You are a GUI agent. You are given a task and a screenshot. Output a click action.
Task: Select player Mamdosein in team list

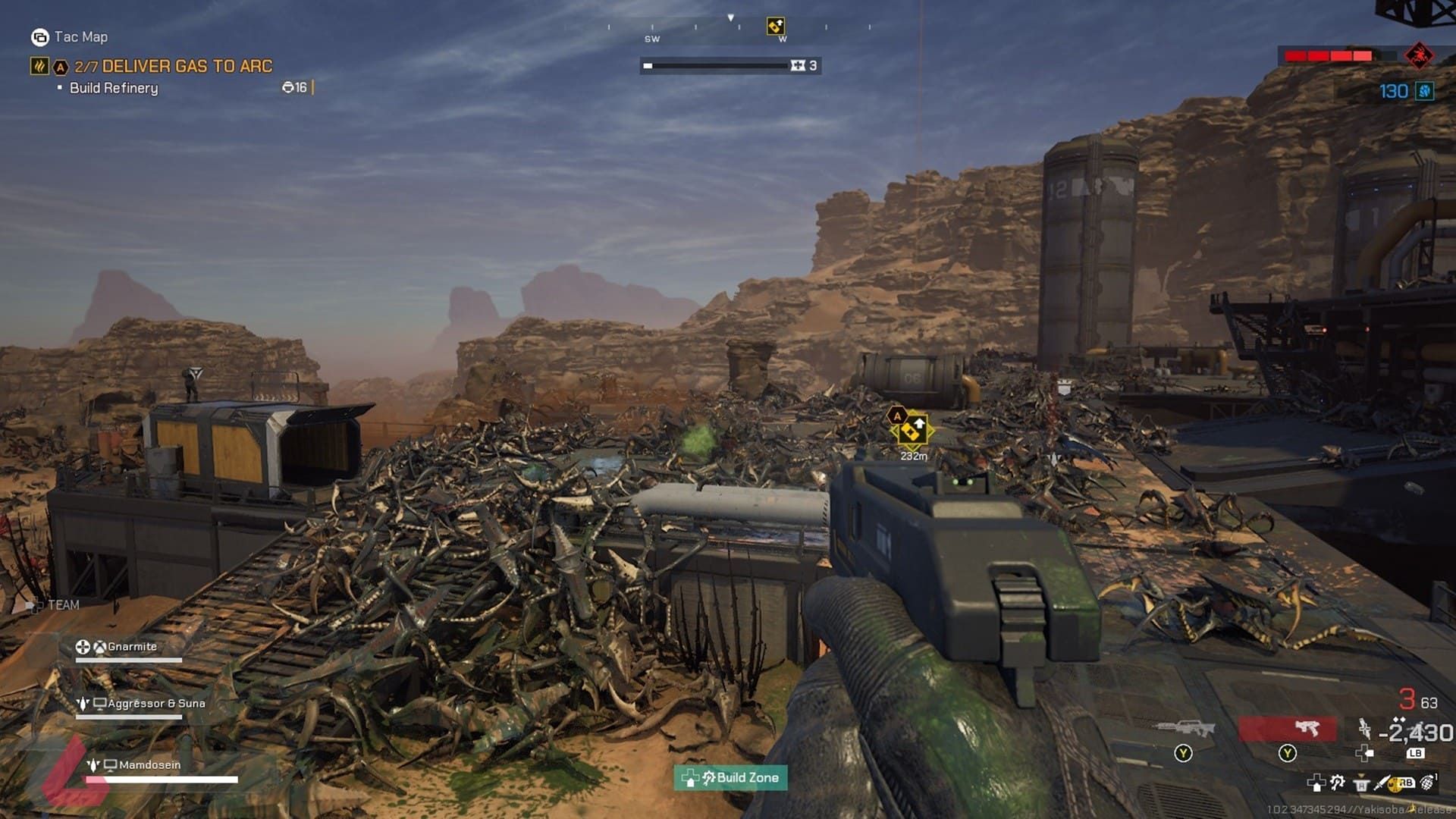click(149, 765)
